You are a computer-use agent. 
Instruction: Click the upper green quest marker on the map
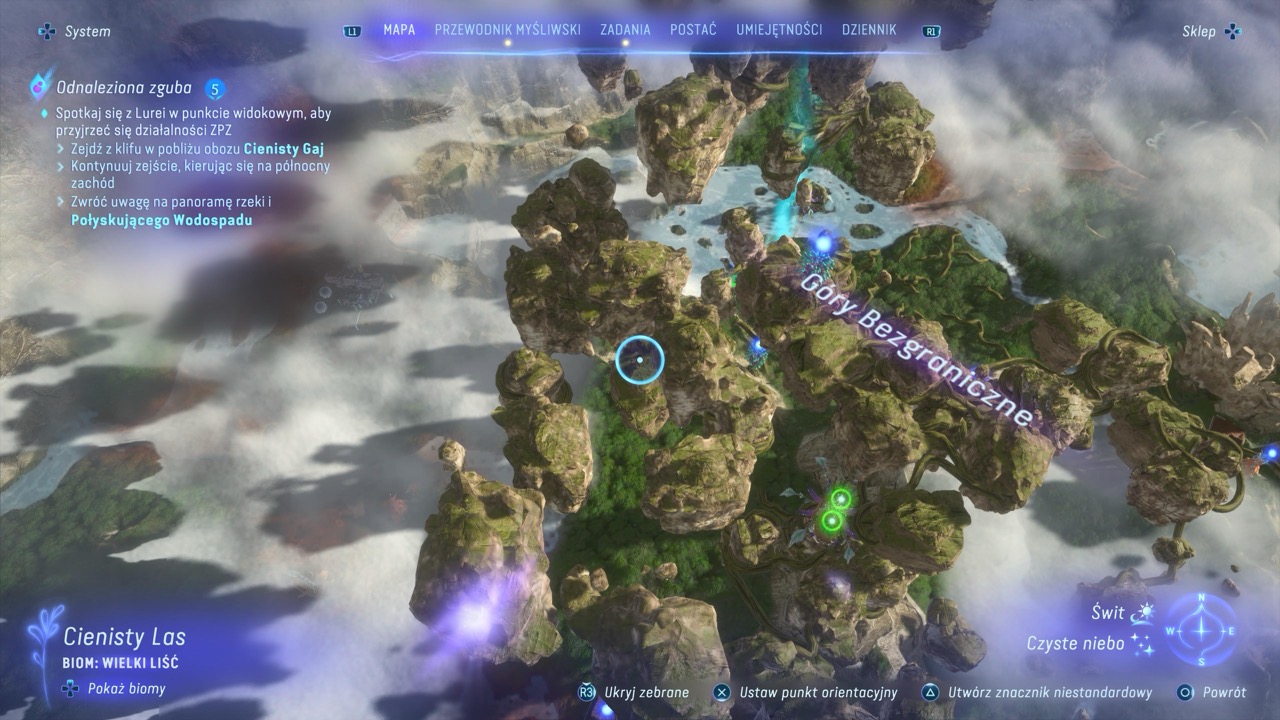[842, 498]
